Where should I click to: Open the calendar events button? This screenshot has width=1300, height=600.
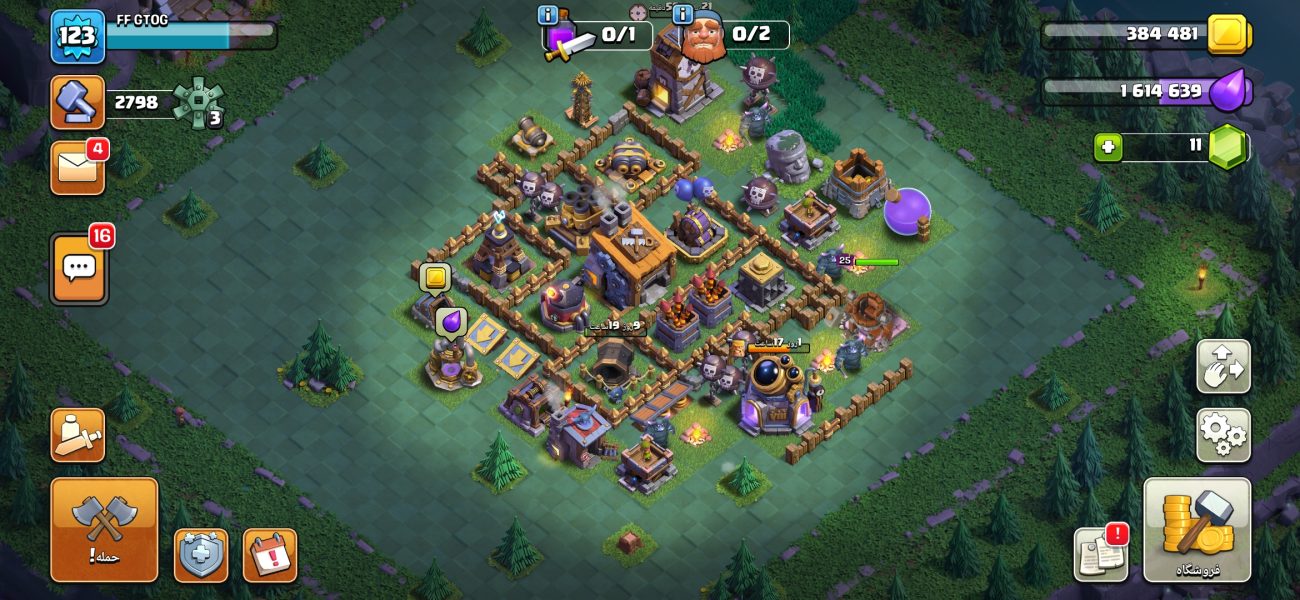[x=269, y=555]
